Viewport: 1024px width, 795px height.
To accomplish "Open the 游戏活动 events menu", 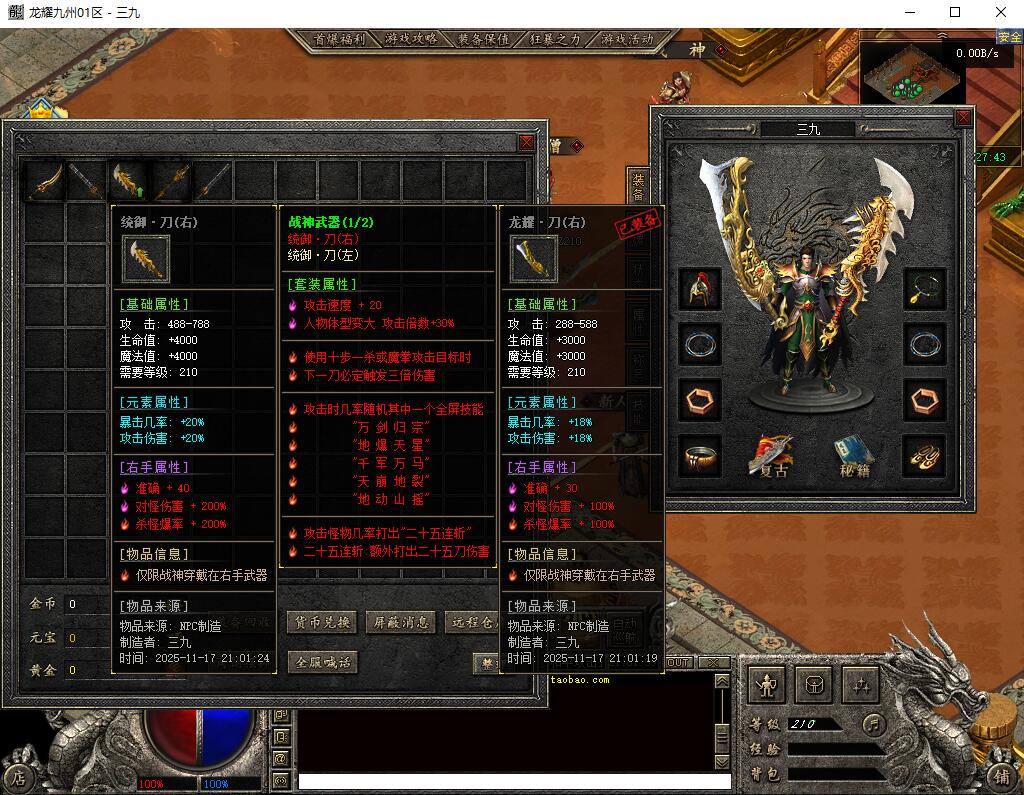I will (x=627, y=39).
